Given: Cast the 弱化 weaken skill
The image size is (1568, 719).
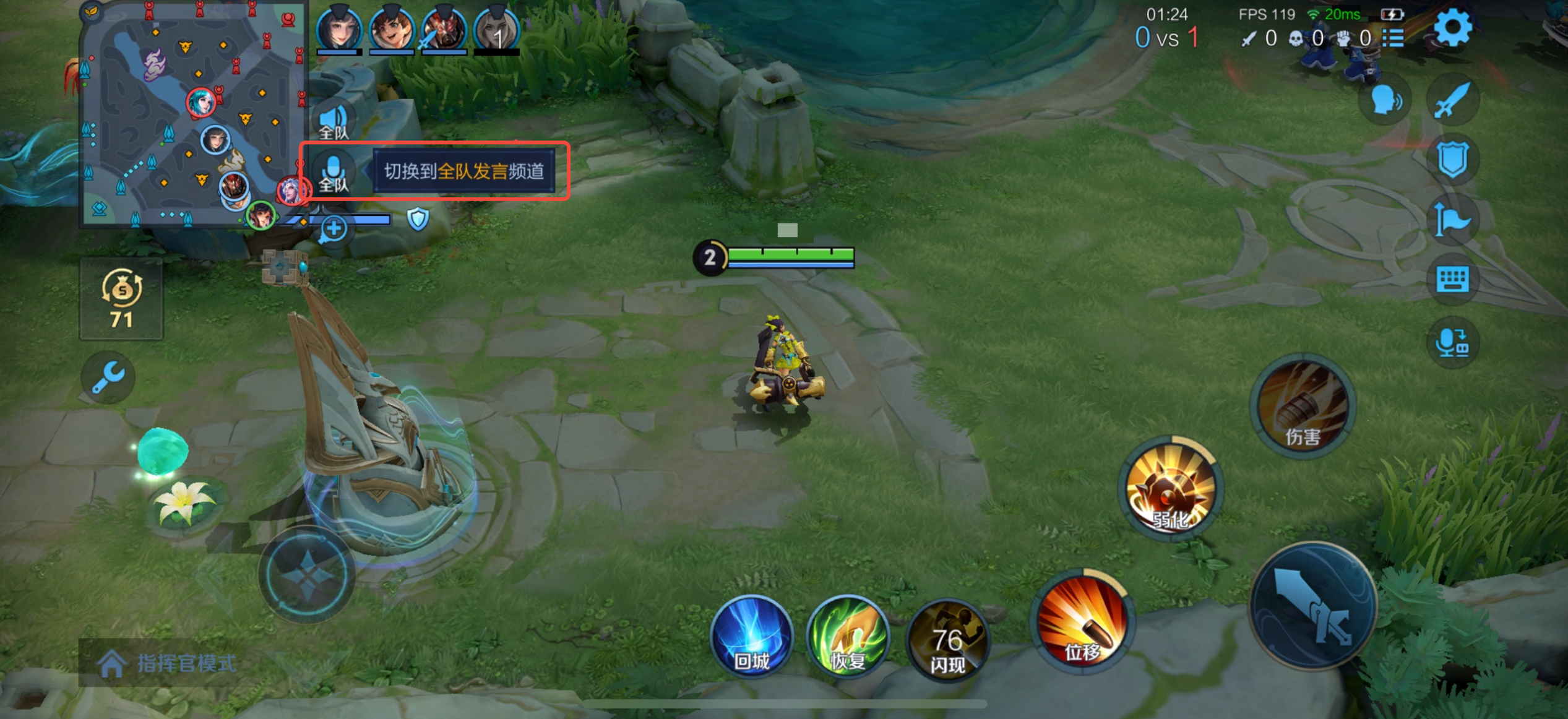Looking at the screenshot, I should click(x=1170, y=489).
